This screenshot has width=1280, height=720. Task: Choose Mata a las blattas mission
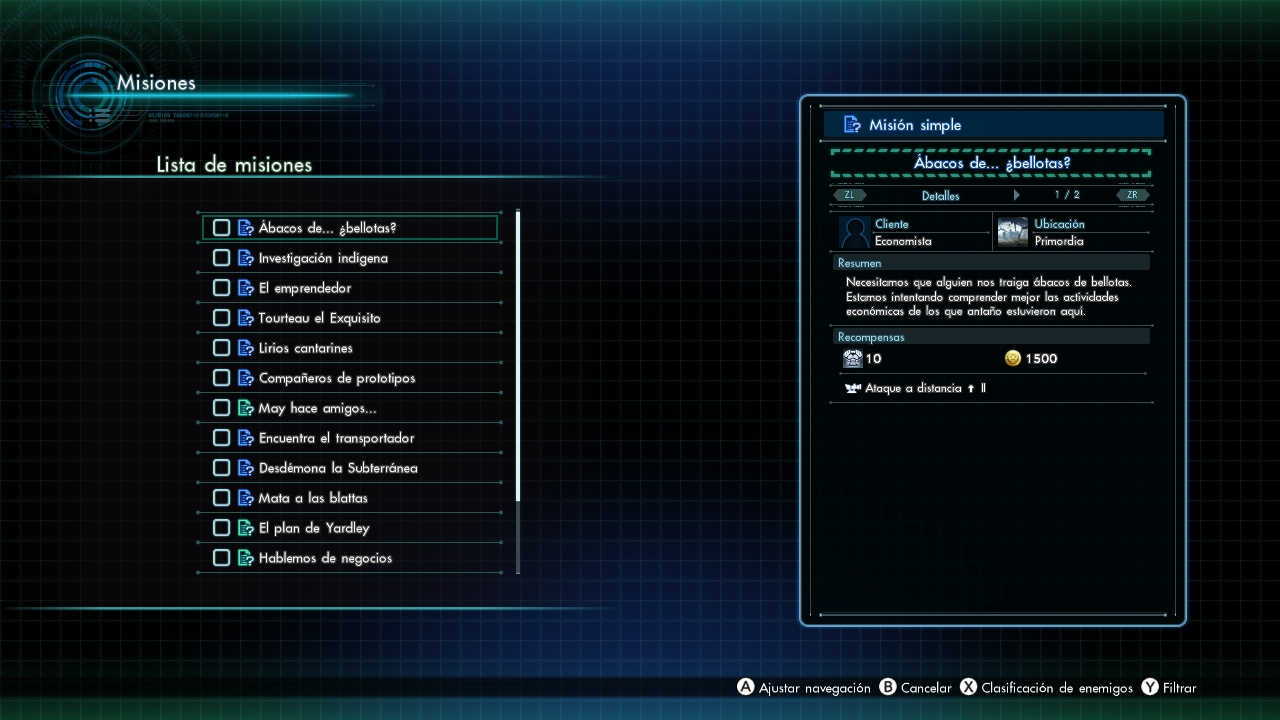click(313, 498)
